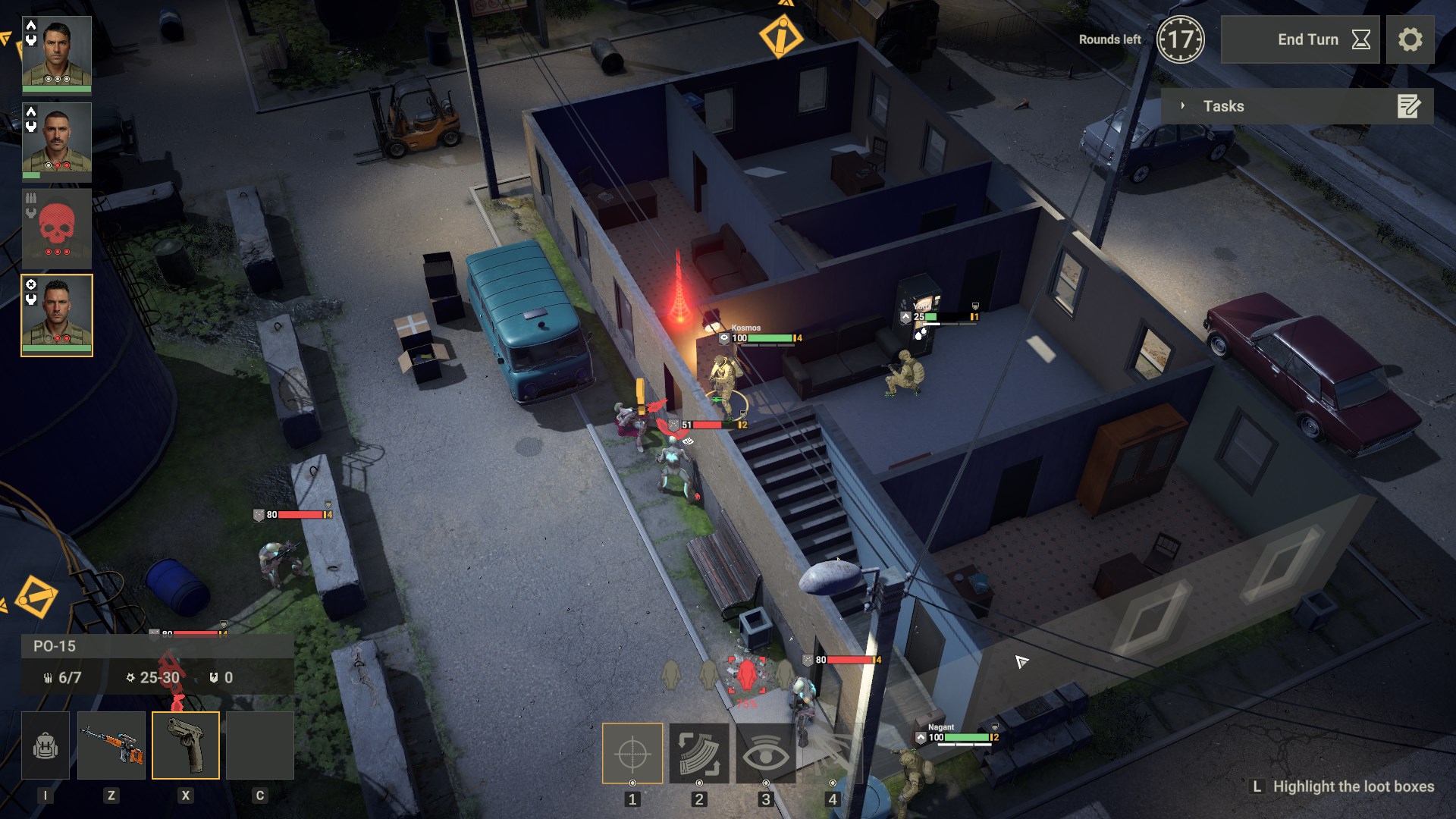
Task: Click the rounds-left clock showing 17
Action: coord(1181,39)
